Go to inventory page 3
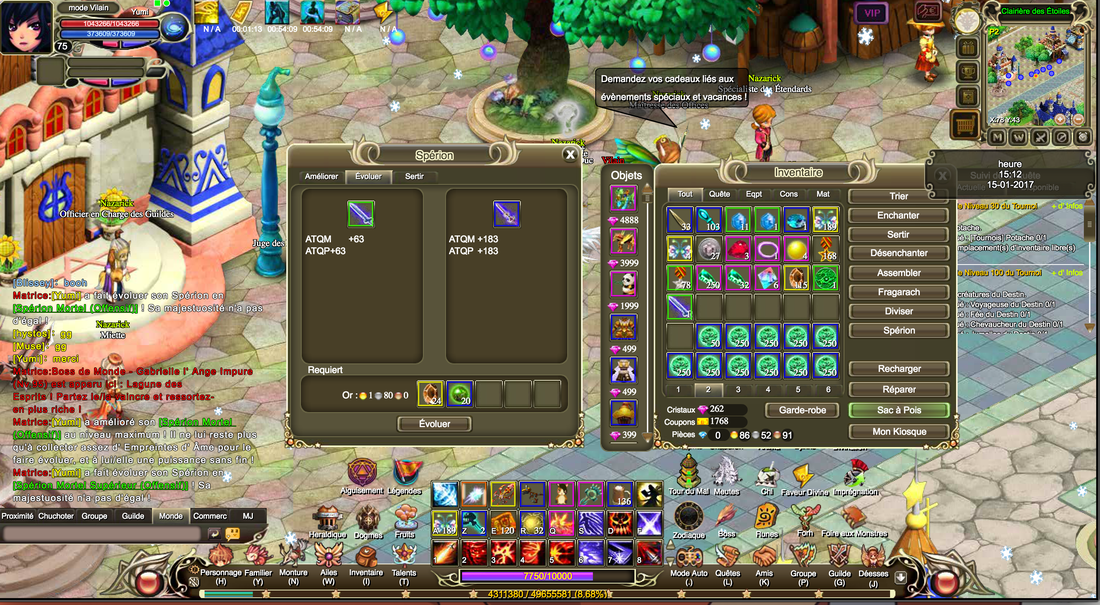The width and height of the screenshot is (1100, 605). click(738, 389)
